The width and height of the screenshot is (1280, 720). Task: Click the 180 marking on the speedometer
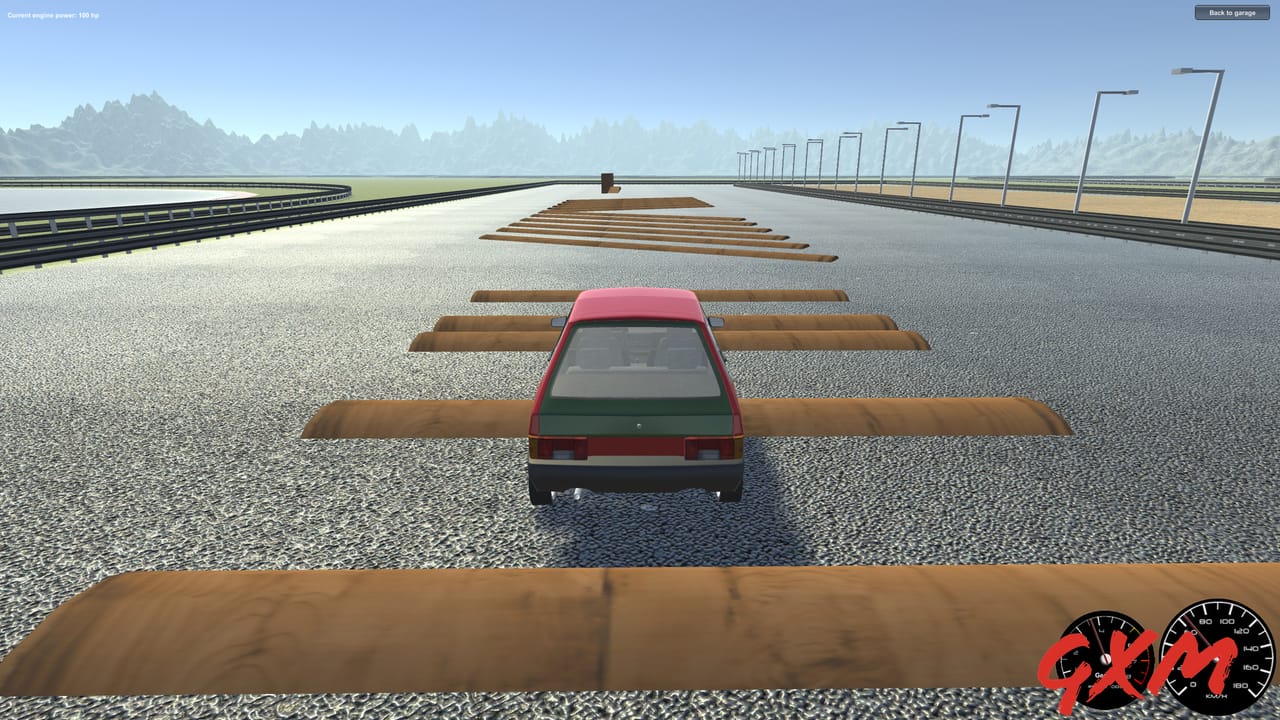[x=1241, y=684]
